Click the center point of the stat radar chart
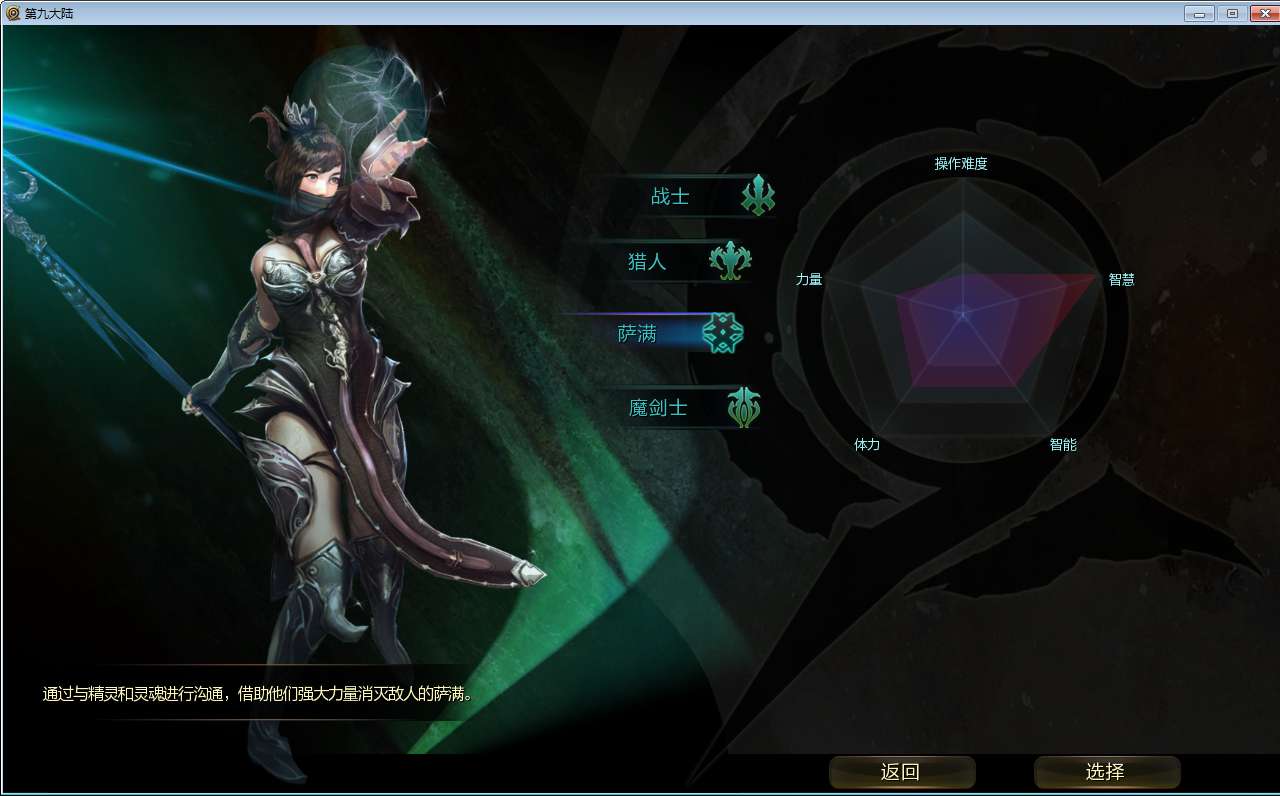This screenshot has width=1280, height=796. (963, 312)
